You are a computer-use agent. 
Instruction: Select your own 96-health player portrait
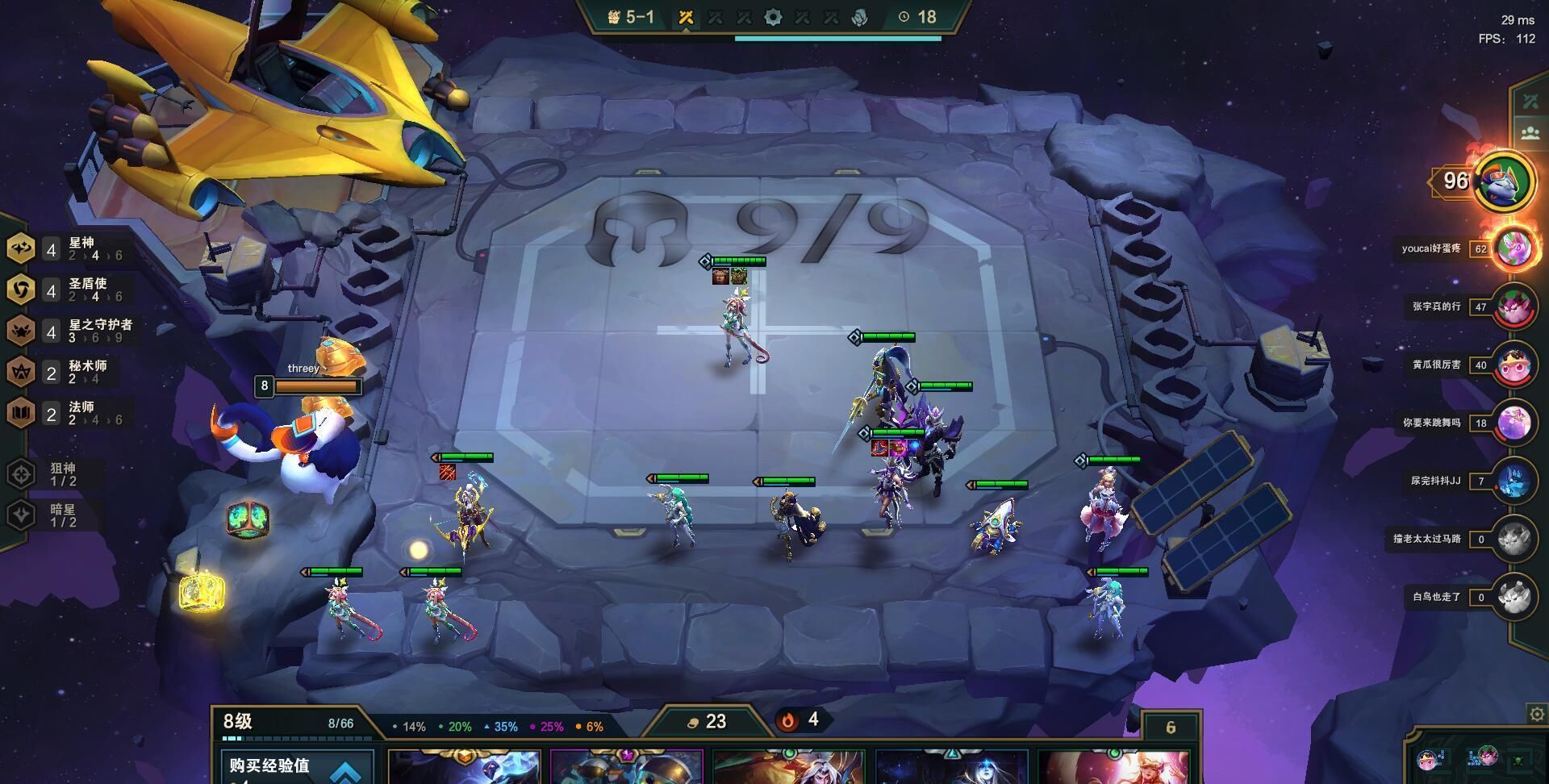1503,181
